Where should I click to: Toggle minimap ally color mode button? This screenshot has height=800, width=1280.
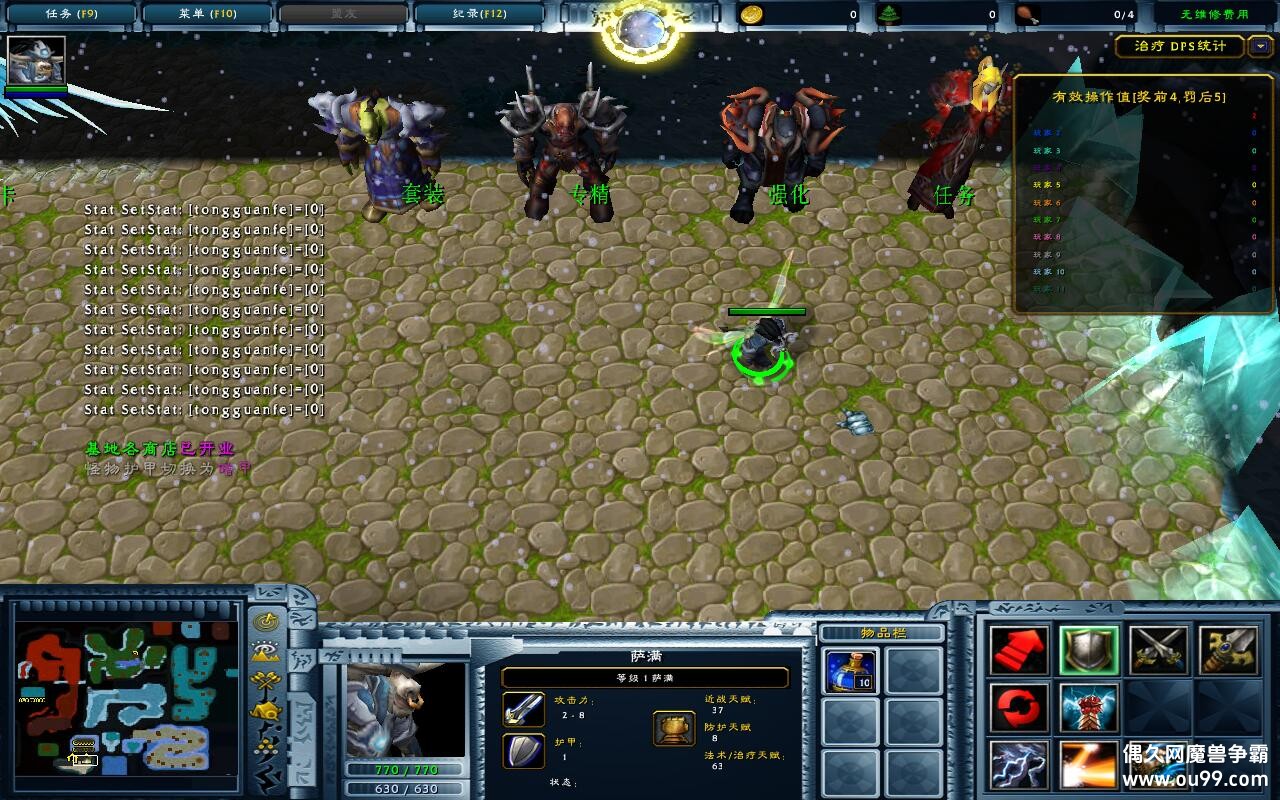coord(266,682)
